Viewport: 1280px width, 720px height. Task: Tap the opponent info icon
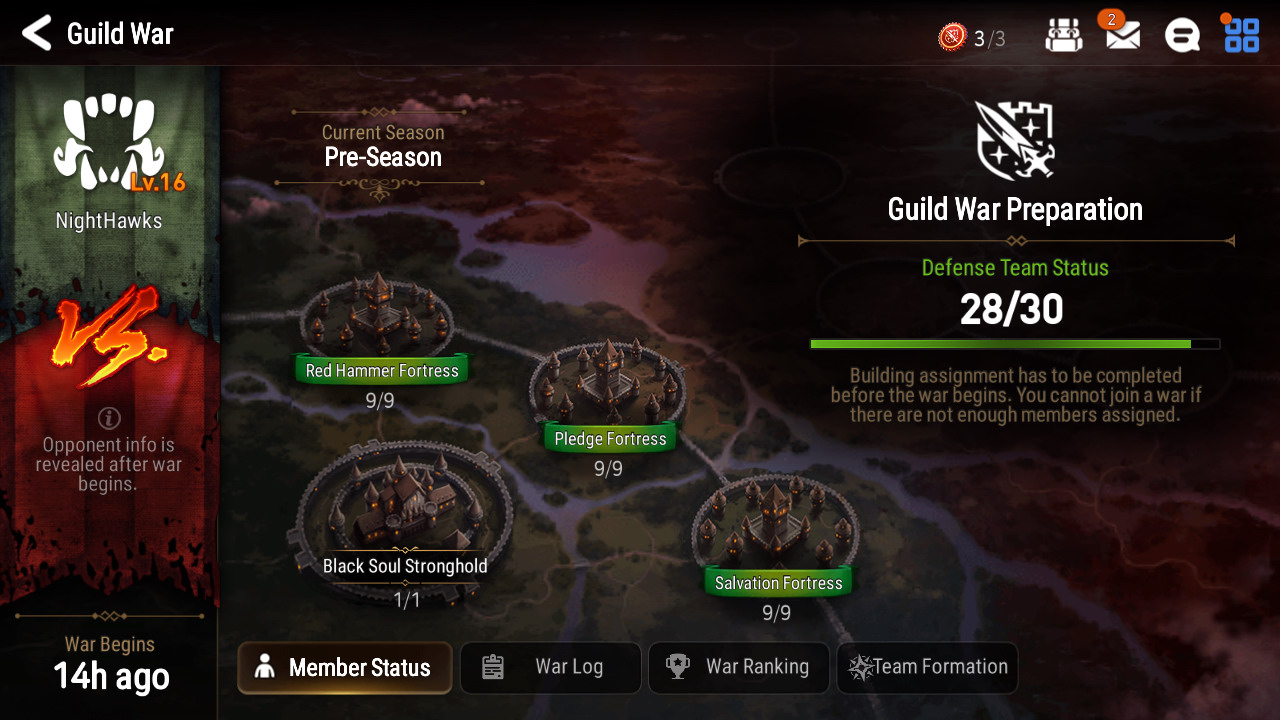pyautogui.click(x=110, y=418)
